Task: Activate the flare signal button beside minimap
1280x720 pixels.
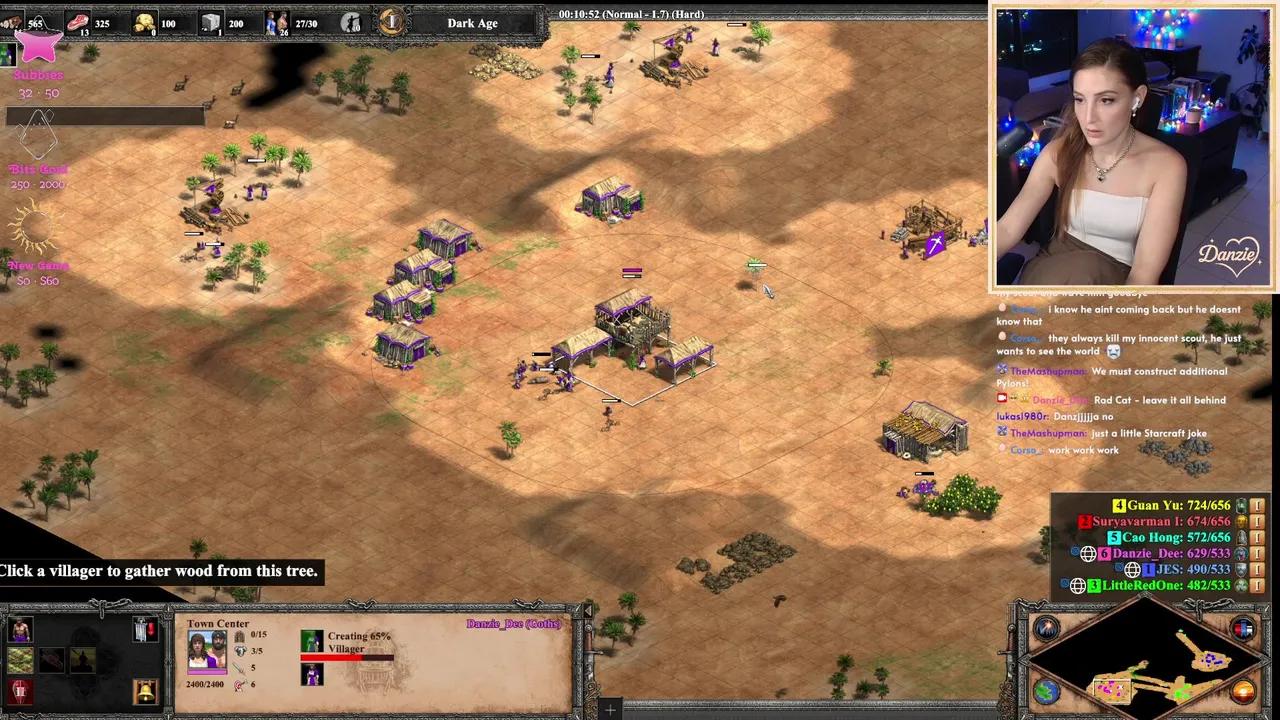Action: [1047, 630]
